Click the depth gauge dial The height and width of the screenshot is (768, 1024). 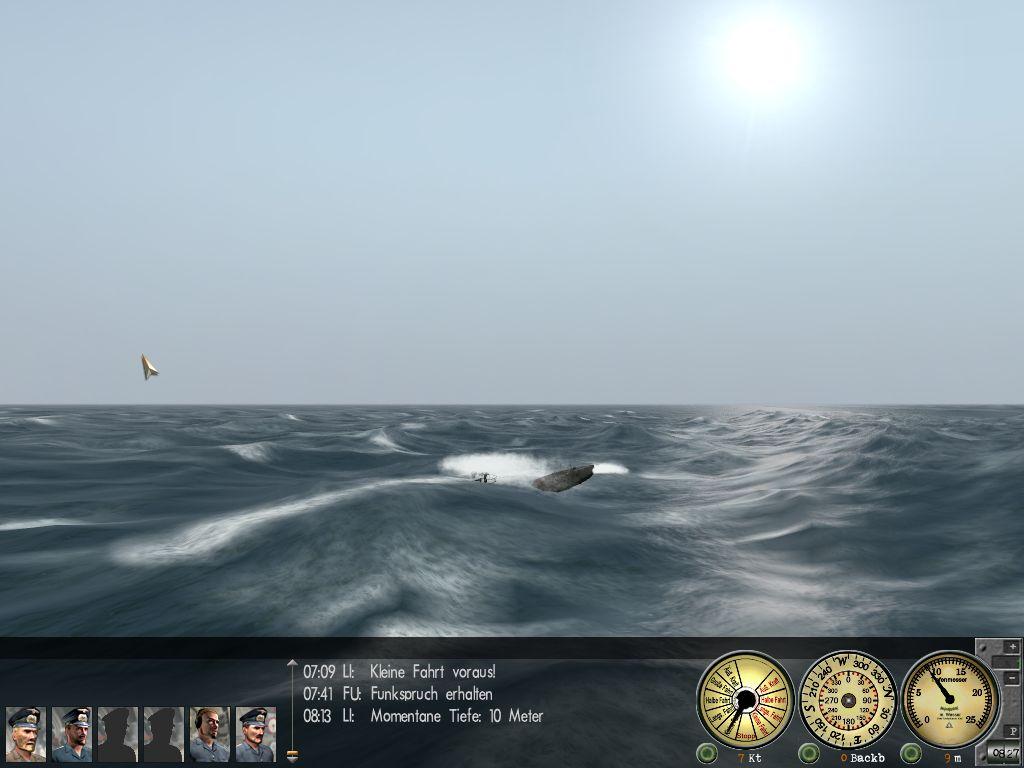pyautogui.click(x=950, y=699)
